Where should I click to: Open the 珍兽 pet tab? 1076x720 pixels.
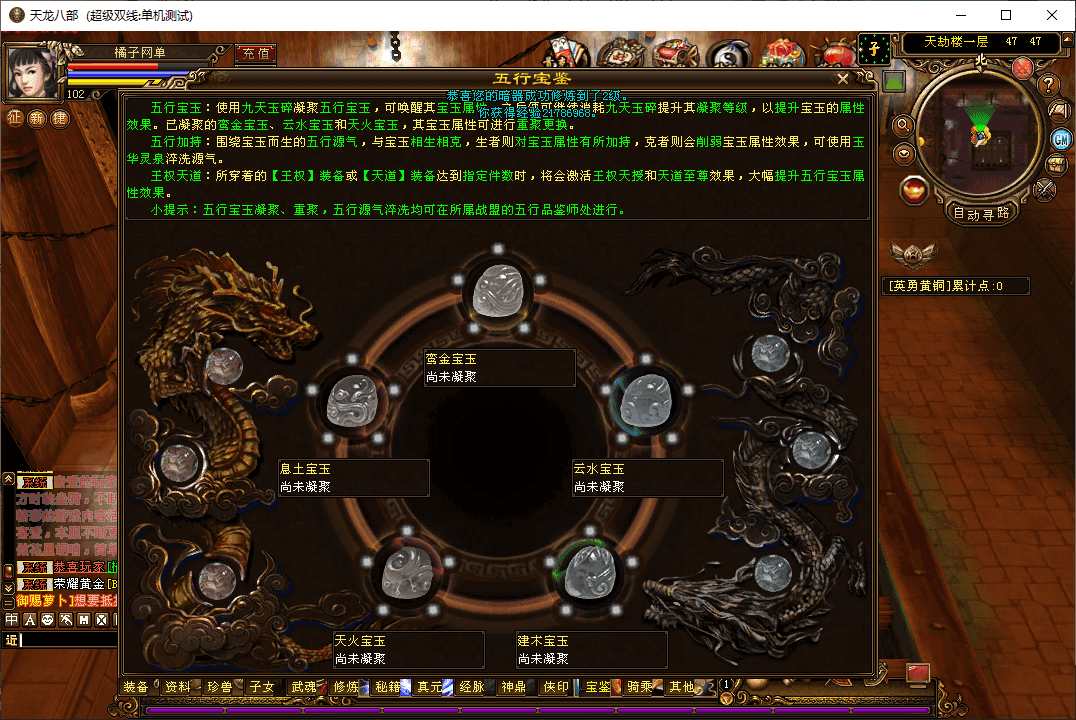tap(220, 687)
